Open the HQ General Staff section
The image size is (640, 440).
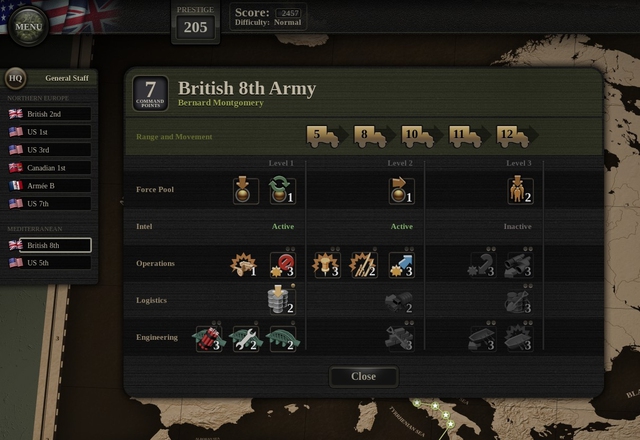click(15, 78)
